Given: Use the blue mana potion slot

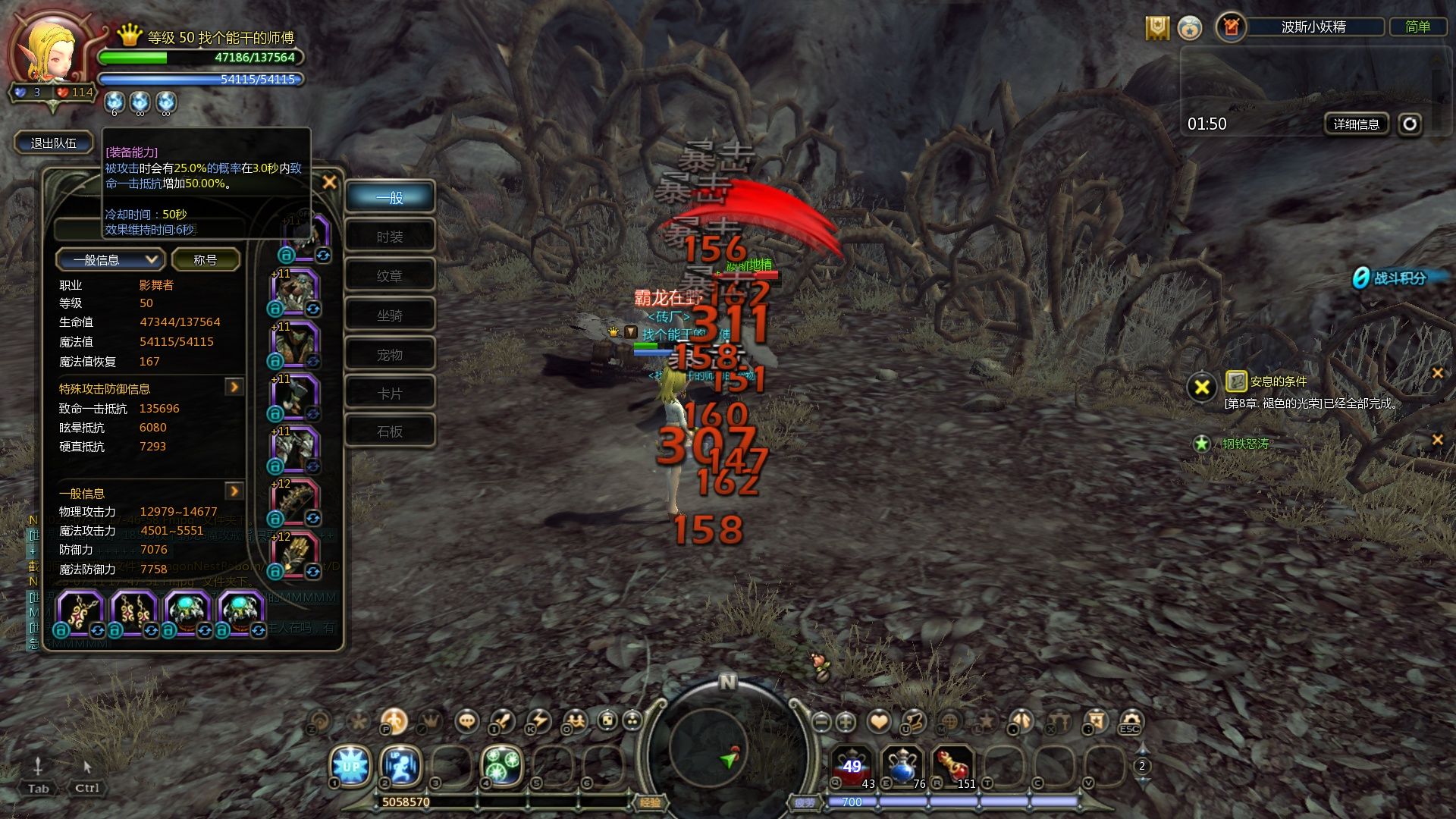Looking at the screenshot, I should 902,766.
